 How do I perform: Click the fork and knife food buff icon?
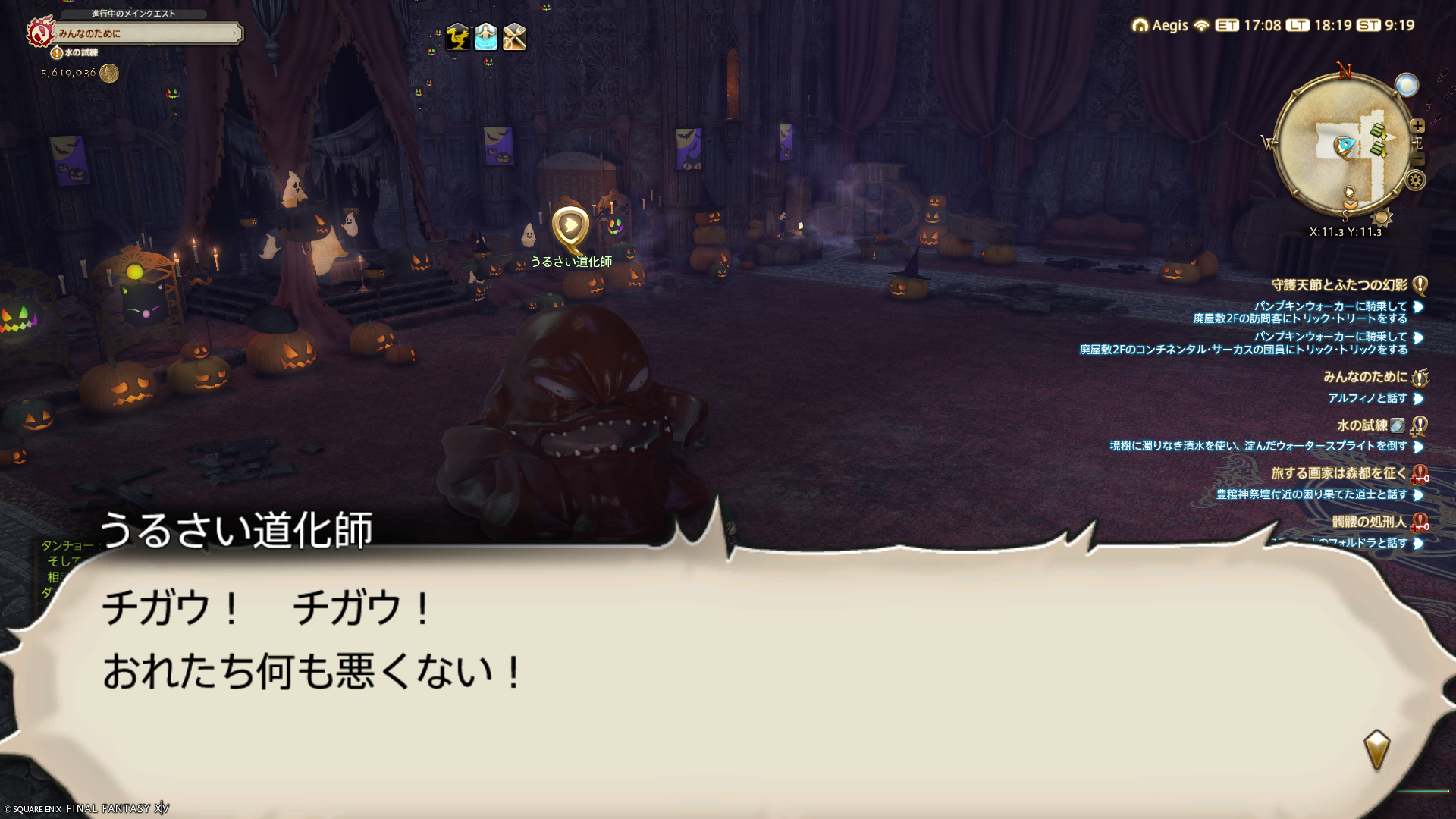tap(514, 36)
